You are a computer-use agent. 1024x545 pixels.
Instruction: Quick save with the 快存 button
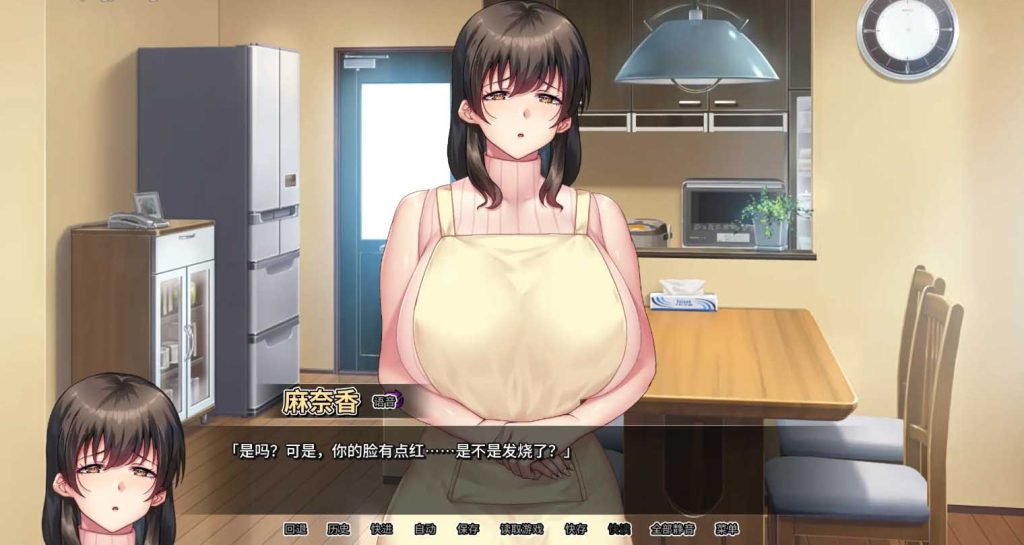pos(575,529)
